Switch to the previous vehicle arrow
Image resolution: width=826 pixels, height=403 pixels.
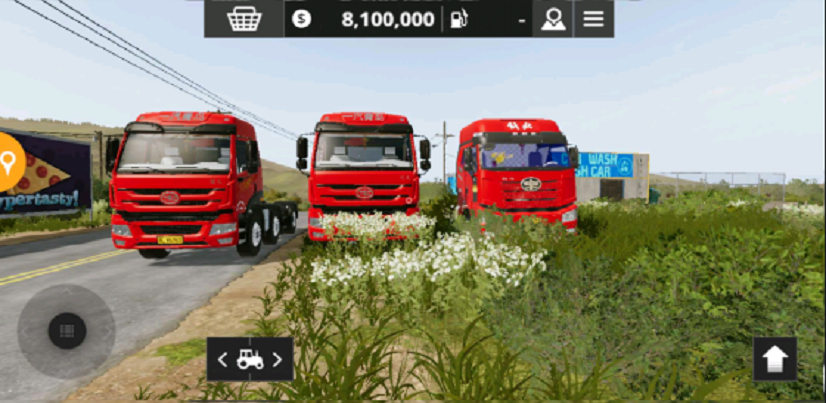(222, 360)
